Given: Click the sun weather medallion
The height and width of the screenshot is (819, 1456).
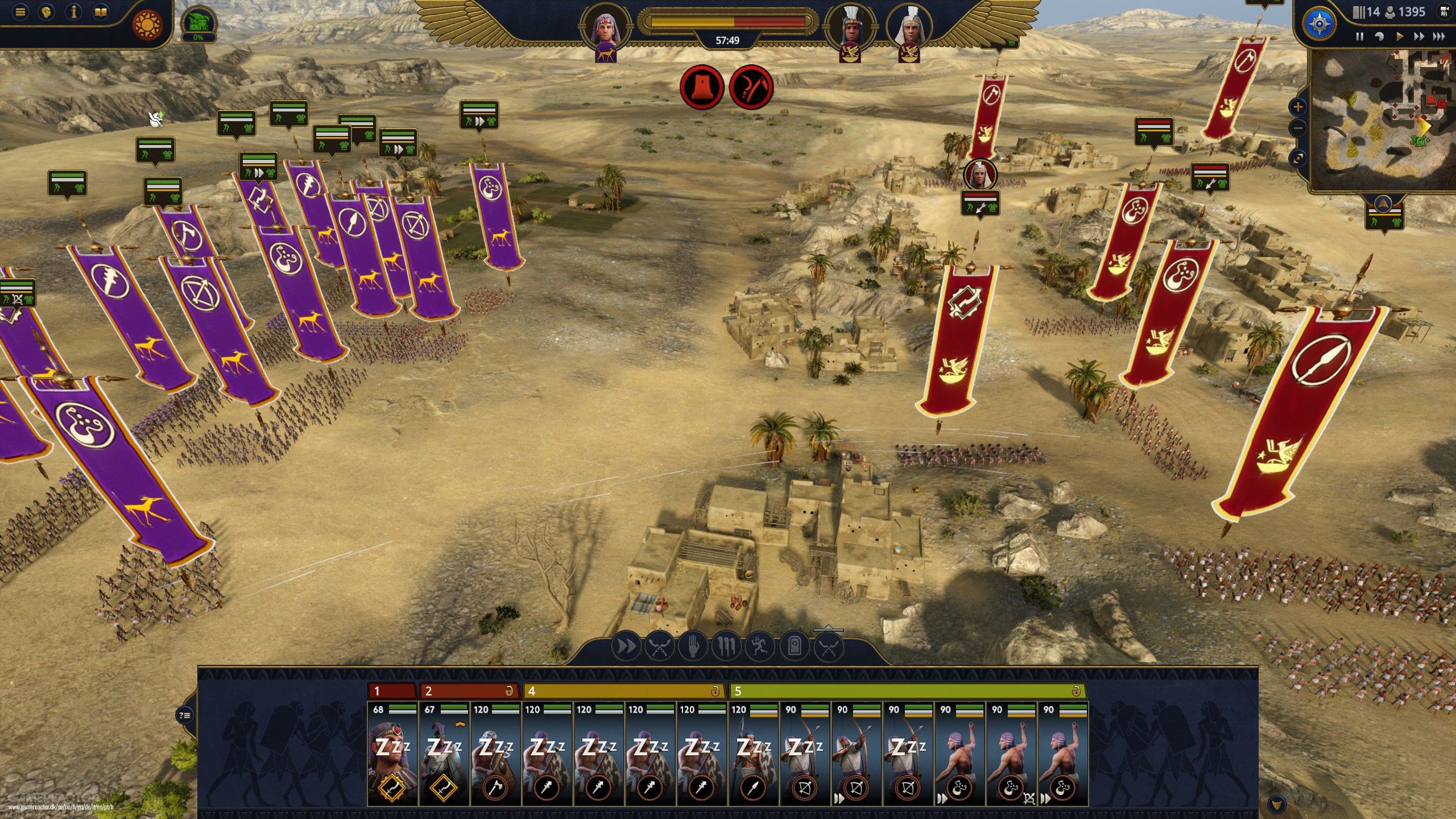Looking at the screenshot, I should click(147, 25).
